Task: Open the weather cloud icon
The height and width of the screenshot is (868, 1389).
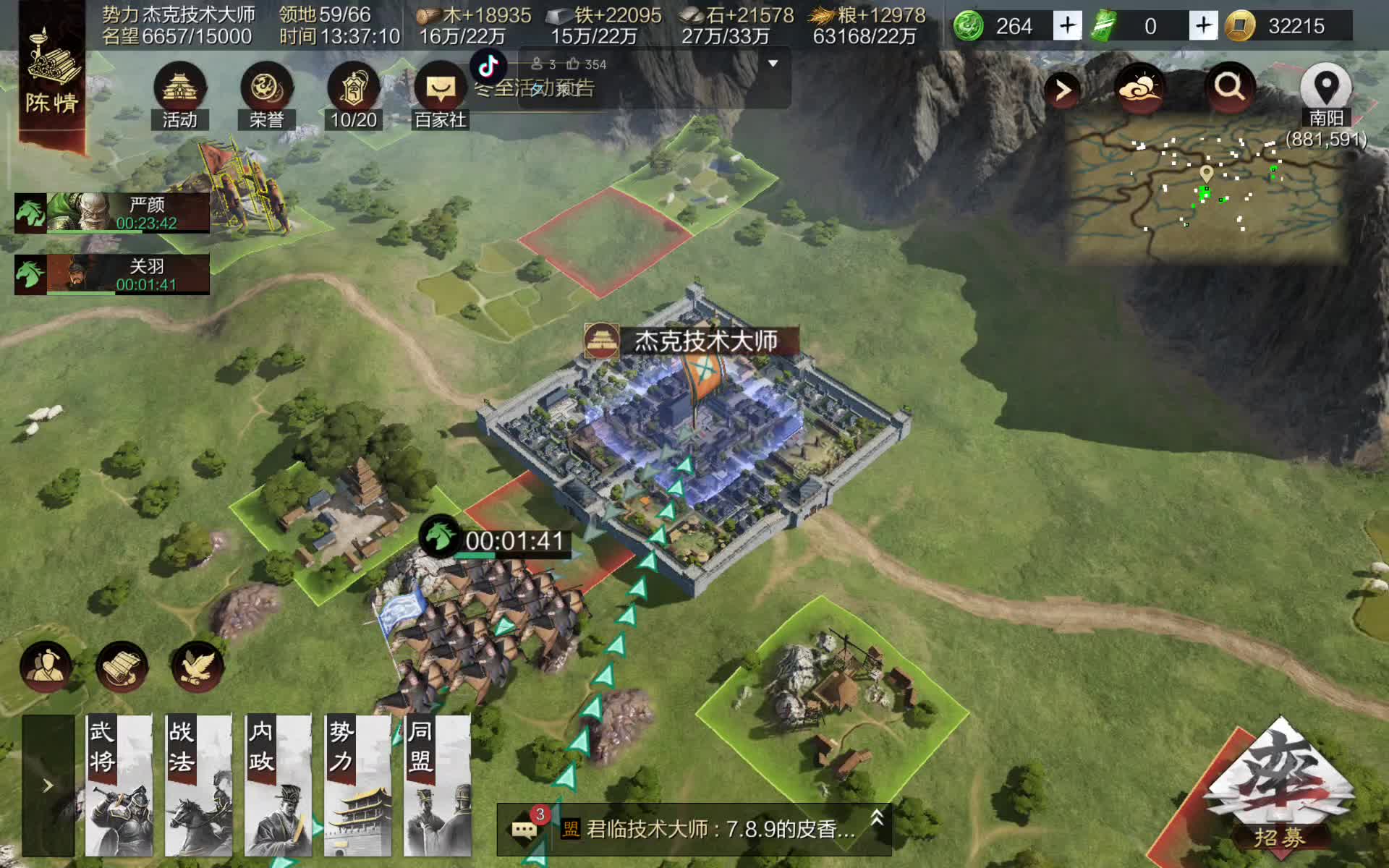Action: [1140, 88]
